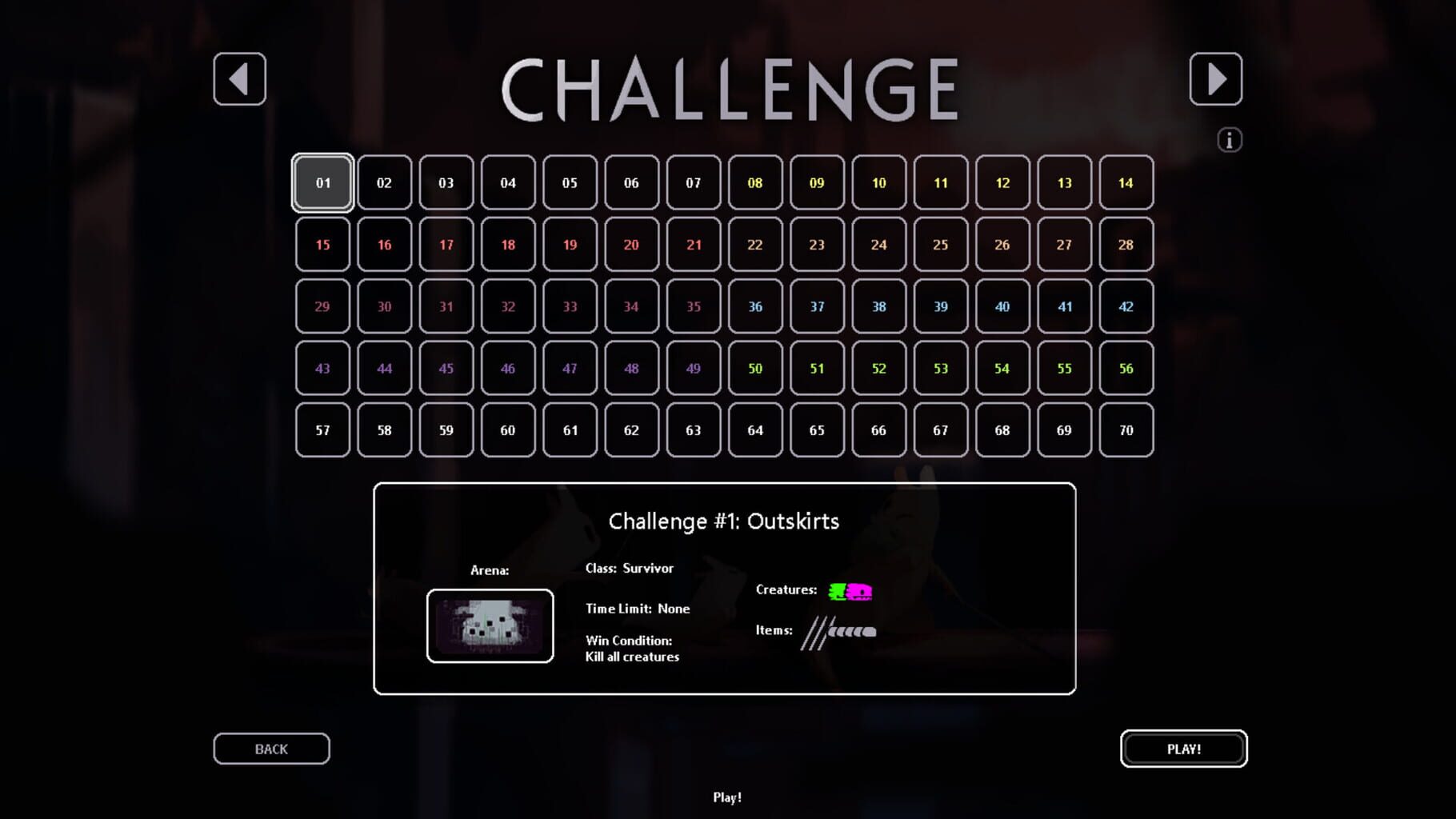1456x819 pixels.
Task: Select challenge 70
Action: point(1126,430)
